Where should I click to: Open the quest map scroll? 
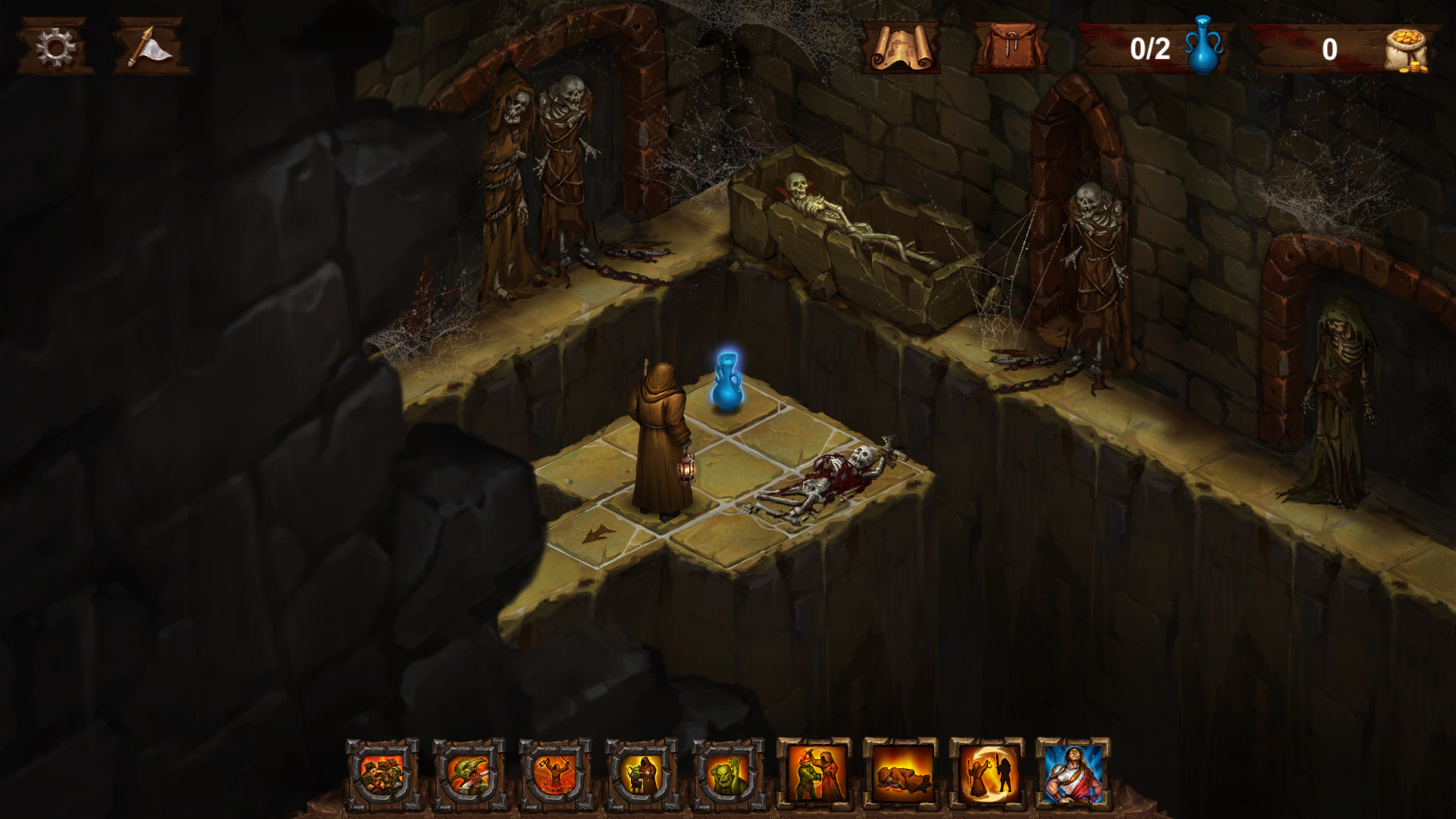point(902,48)
